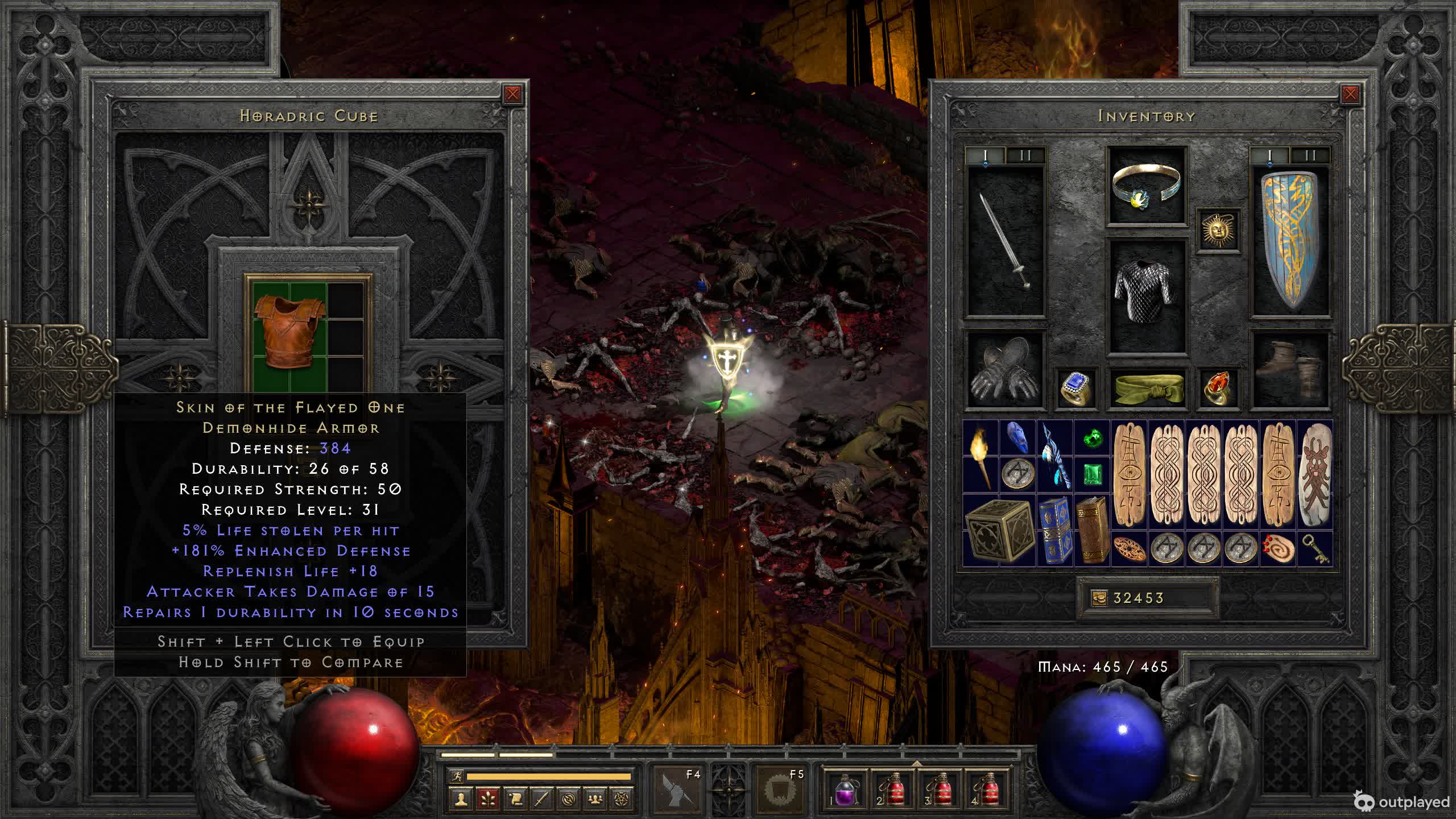Screen dimensions: 1456x819
Task: Pick up the key in inventory
Action: [x=1314, y=549]
